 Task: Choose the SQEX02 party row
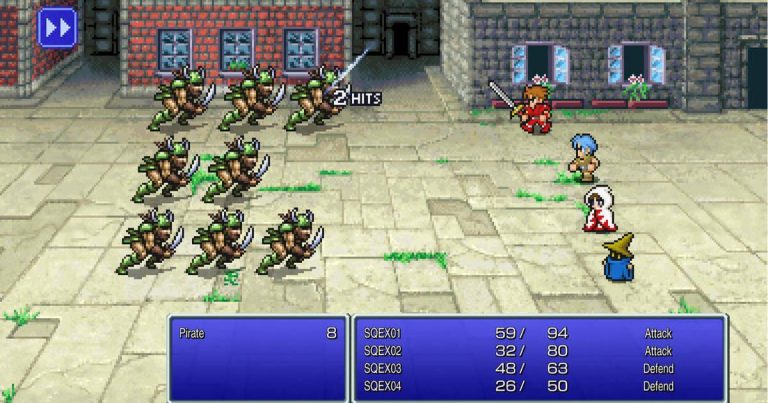(x=539, y=351)
